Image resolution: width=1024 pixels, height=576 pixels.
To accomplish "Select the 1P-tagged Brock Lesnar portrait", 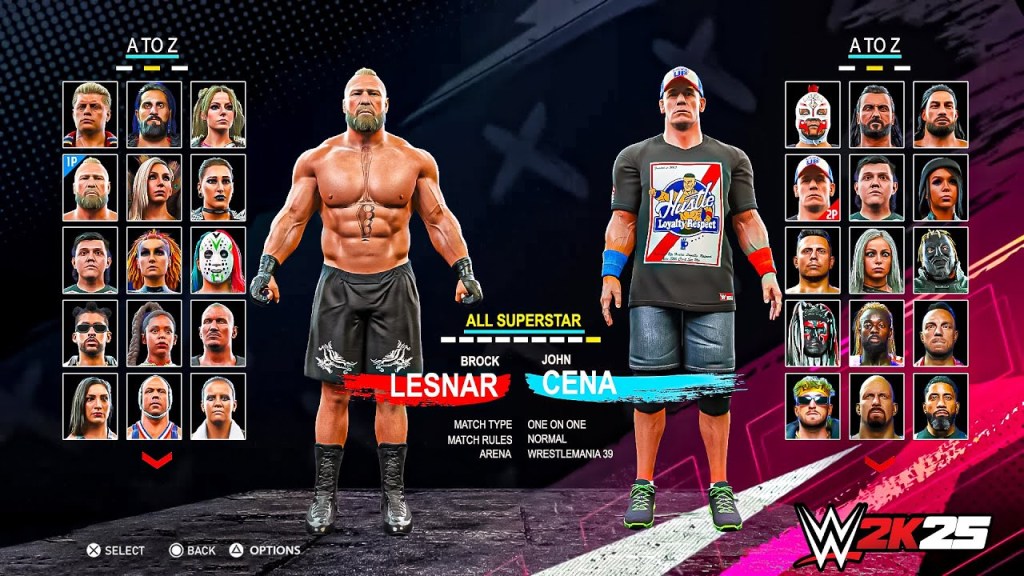I will pyautogui.click(x=90, y=187).
